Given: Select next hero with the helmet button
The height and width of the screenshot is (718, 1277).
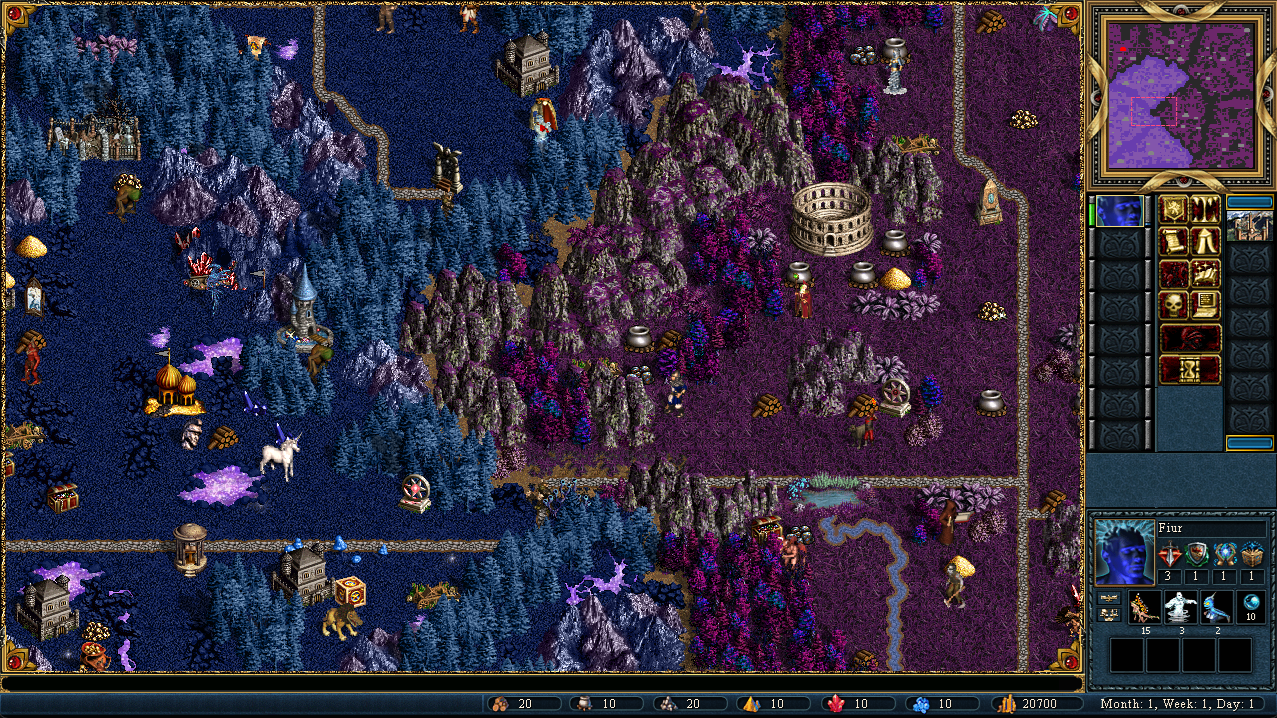Looking at the screenshot, I should click(x=1190, y=337).
